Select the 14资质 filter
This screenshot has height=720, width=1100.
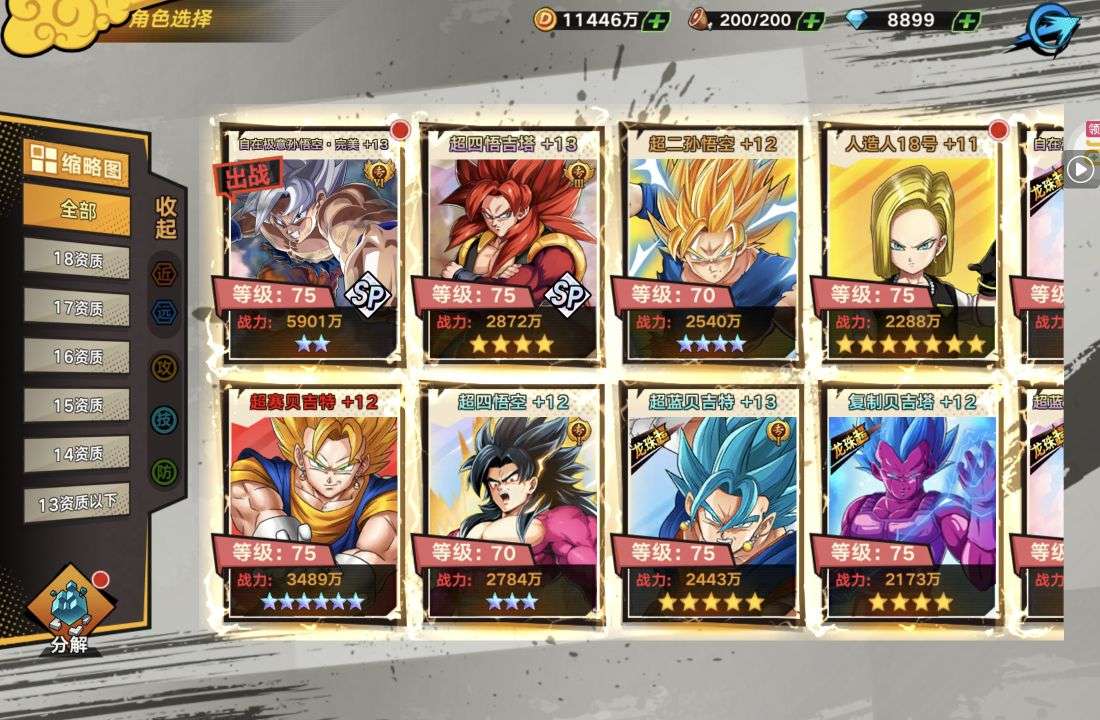pos(77,453)
